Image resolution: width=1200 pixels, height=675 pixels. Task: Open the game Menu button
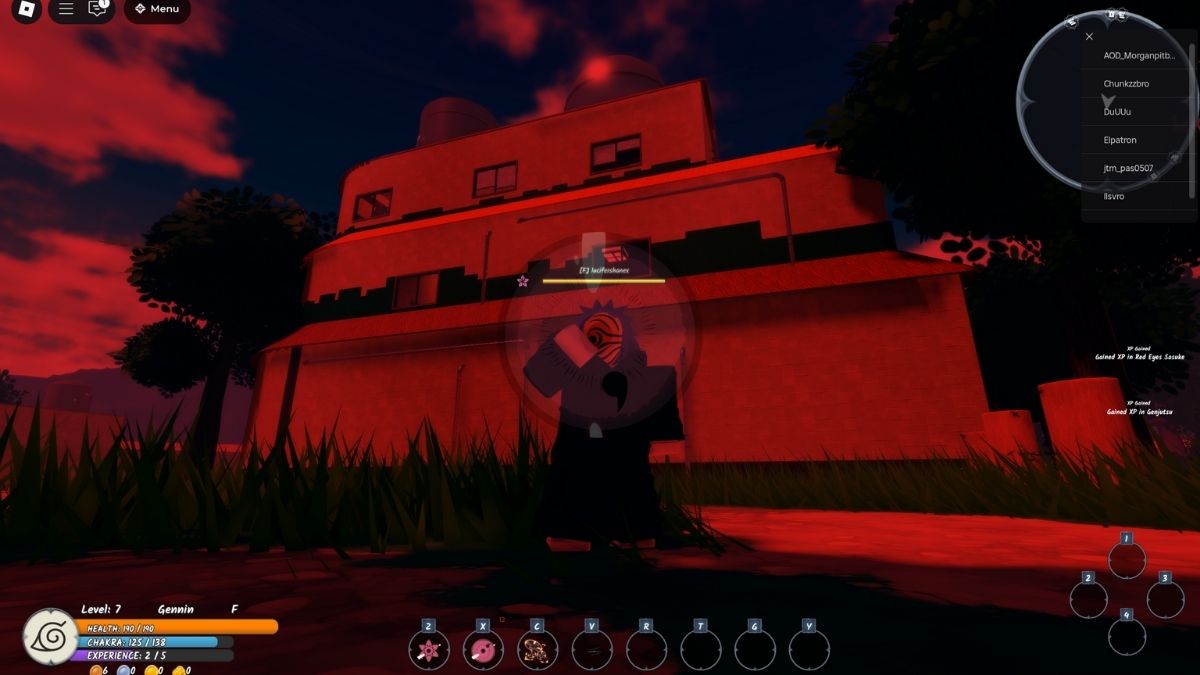click(157, 10)
